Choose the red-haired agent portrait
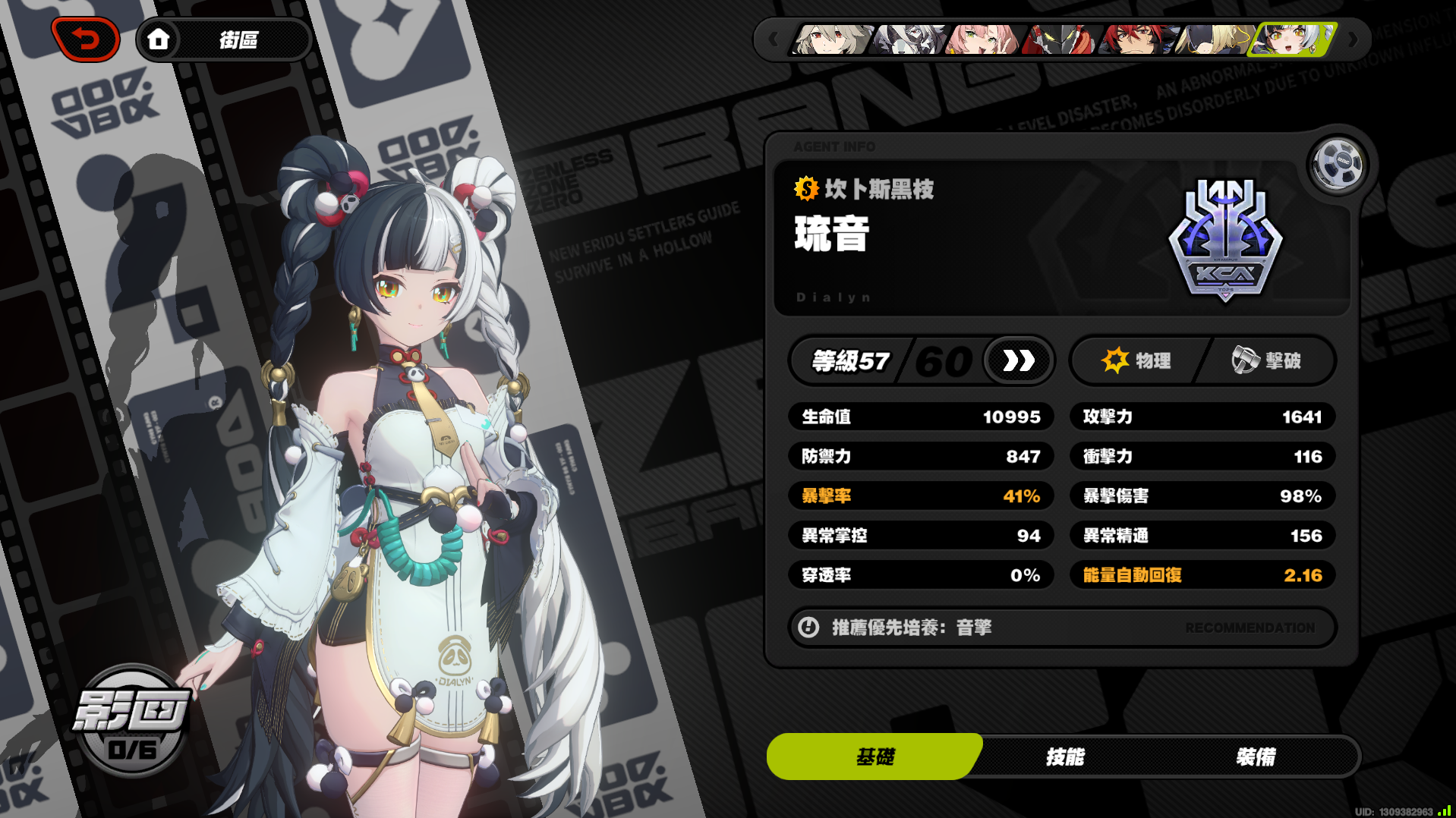Viewport: 1456px width, 818px height. click(x=1136, y=39)
